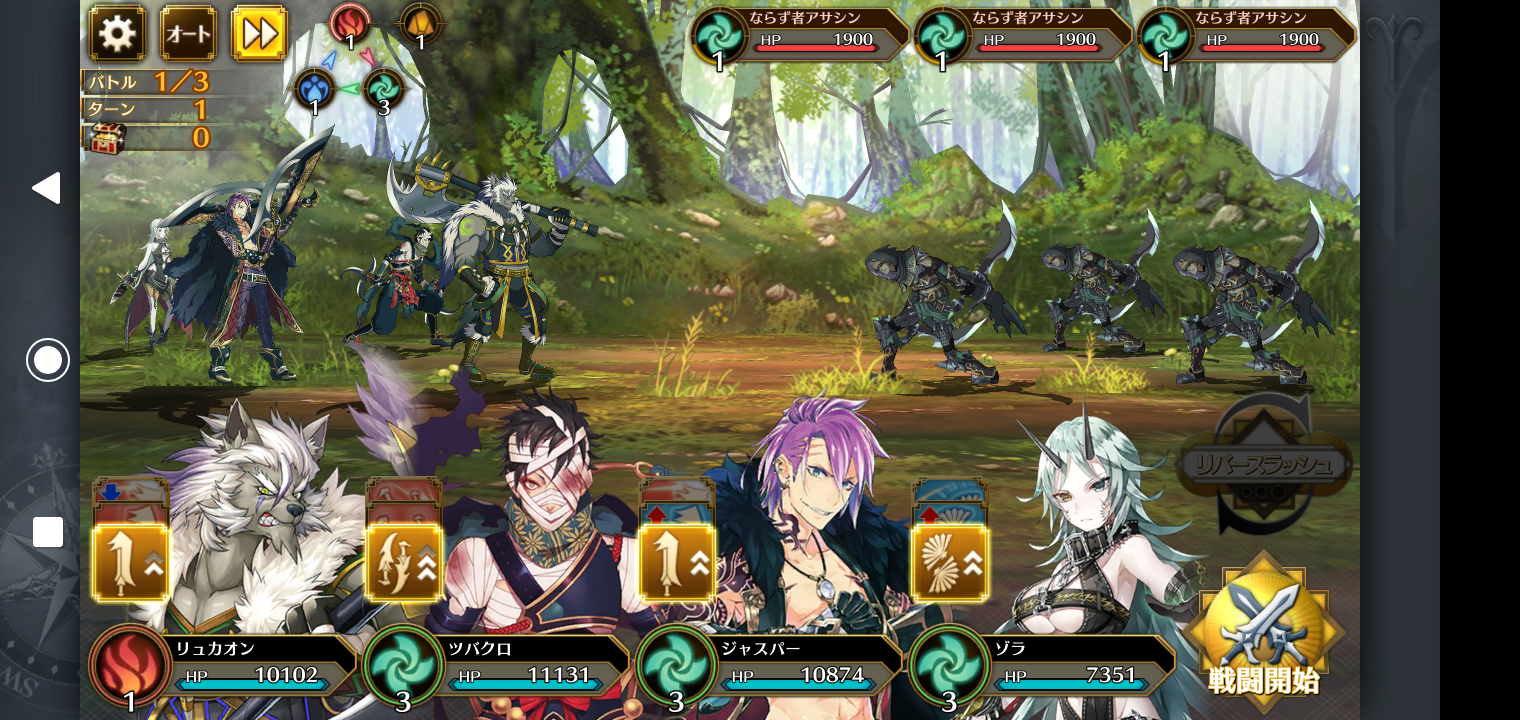The image size is (1520, 720).
Task: Tap the Android back triangle button
Action: (46, 188)
